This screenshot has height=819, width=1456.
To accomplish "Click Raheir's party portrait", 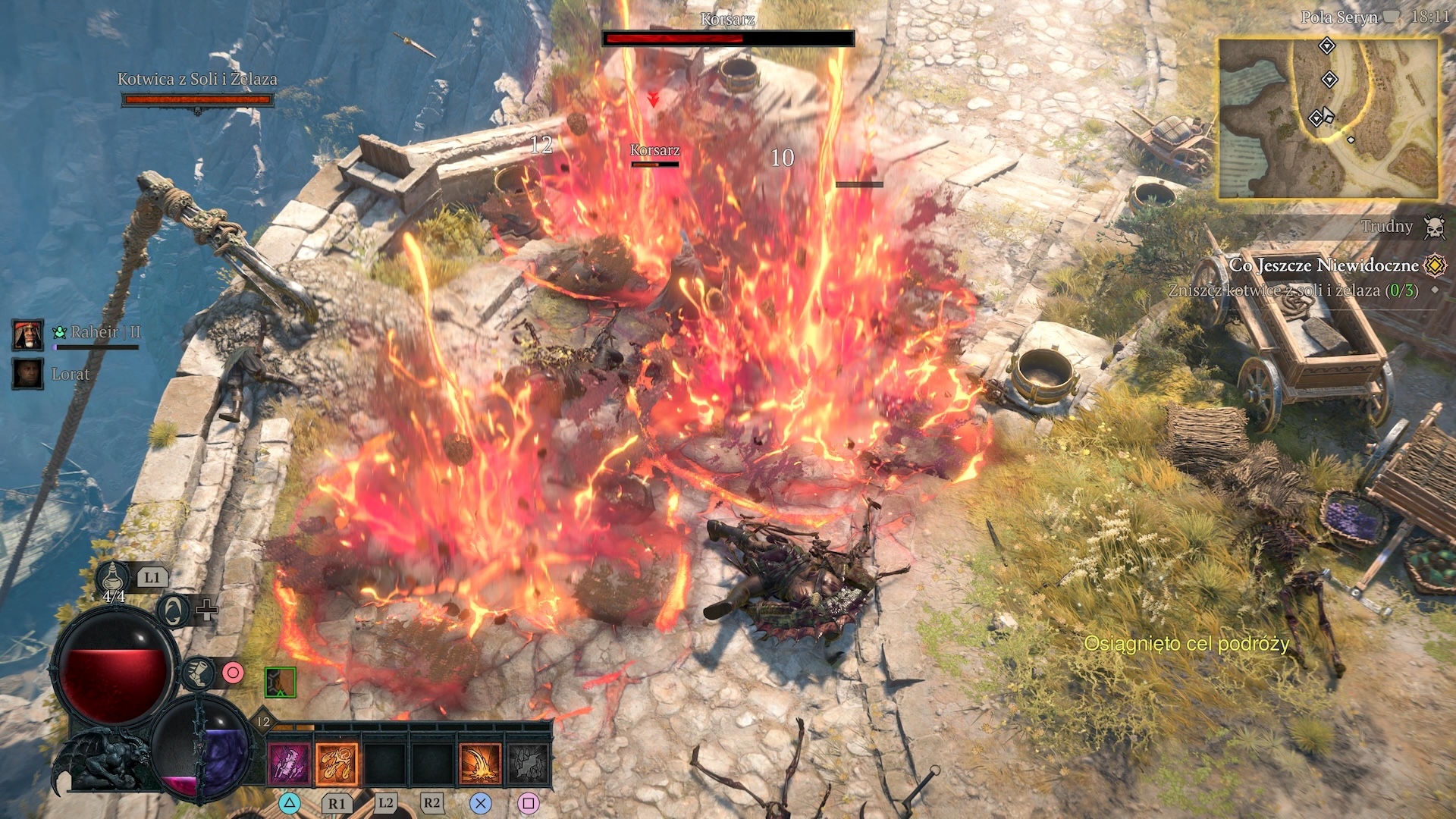I will (28, 334).
